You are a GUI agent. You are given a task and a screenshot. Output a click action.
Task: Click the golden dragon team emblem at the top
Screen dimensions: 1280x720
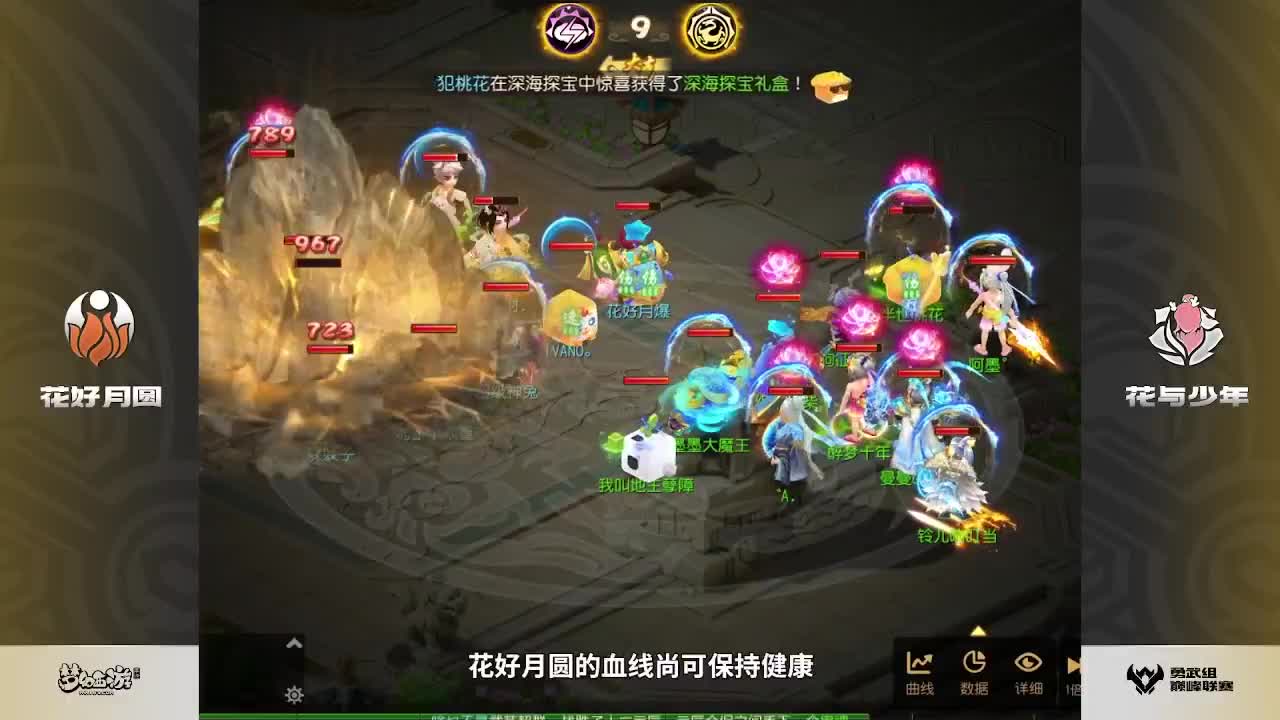coord(710,28)
